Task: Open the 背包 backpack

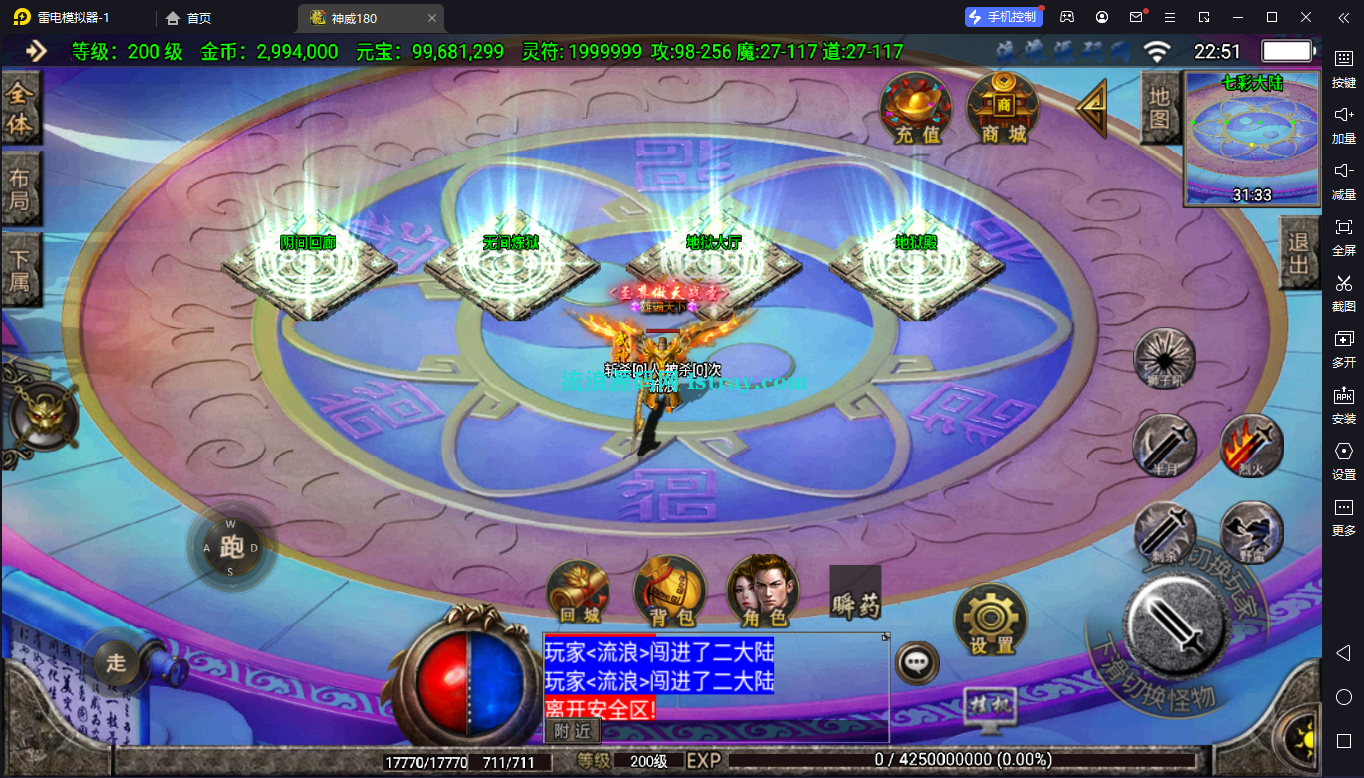Action: click(x=670, y=592)
